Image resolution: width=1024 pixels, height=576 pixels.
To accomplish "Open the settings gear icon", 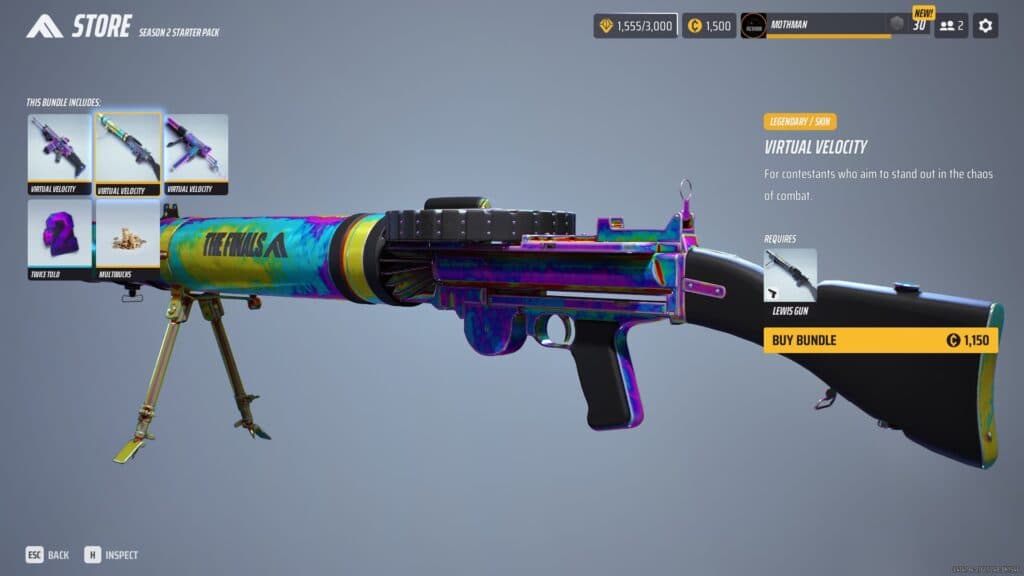I will point(986,25).
